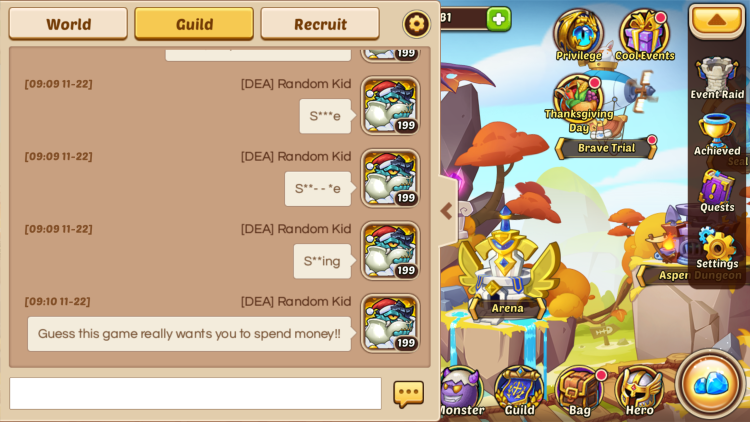Open chat settings gear icon
This screenshot has height=422, width=750.
click(416, 23)
